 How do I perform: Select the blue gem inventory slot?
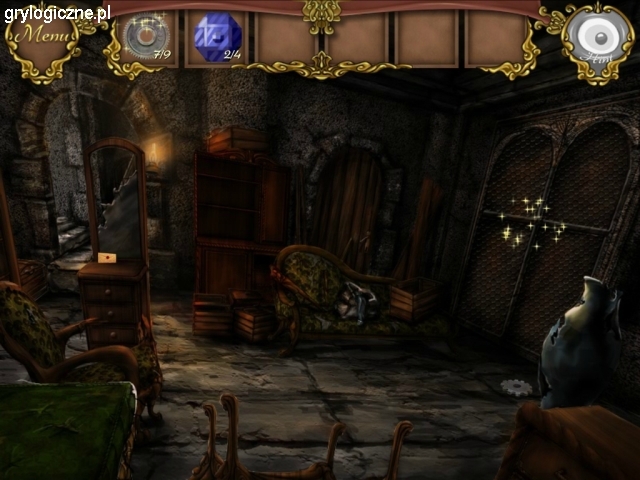coord(217,38)
